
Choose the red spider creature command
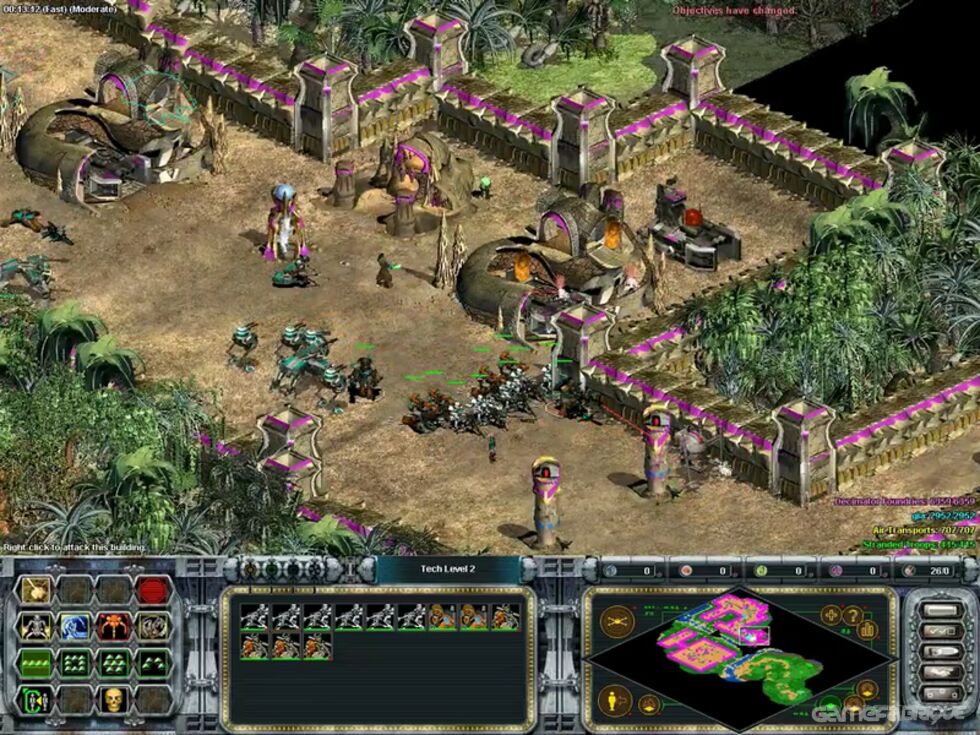114,627
